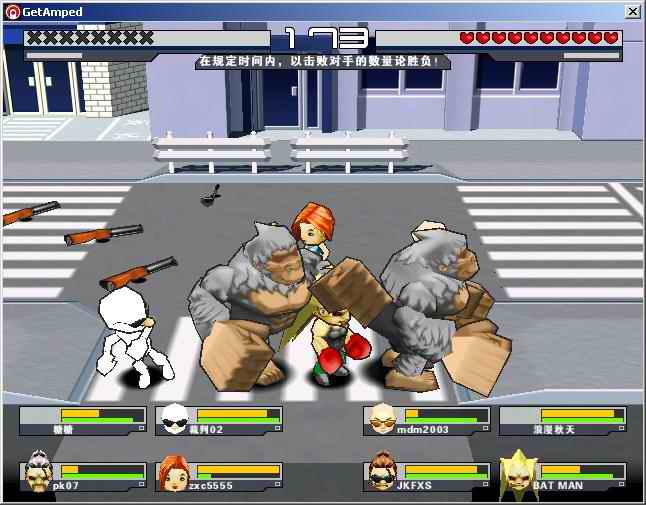The width and height of the screenshot is (646, 505).
Task: Select the 浪漫秋天 player panel
Action: tap(562, 419)
